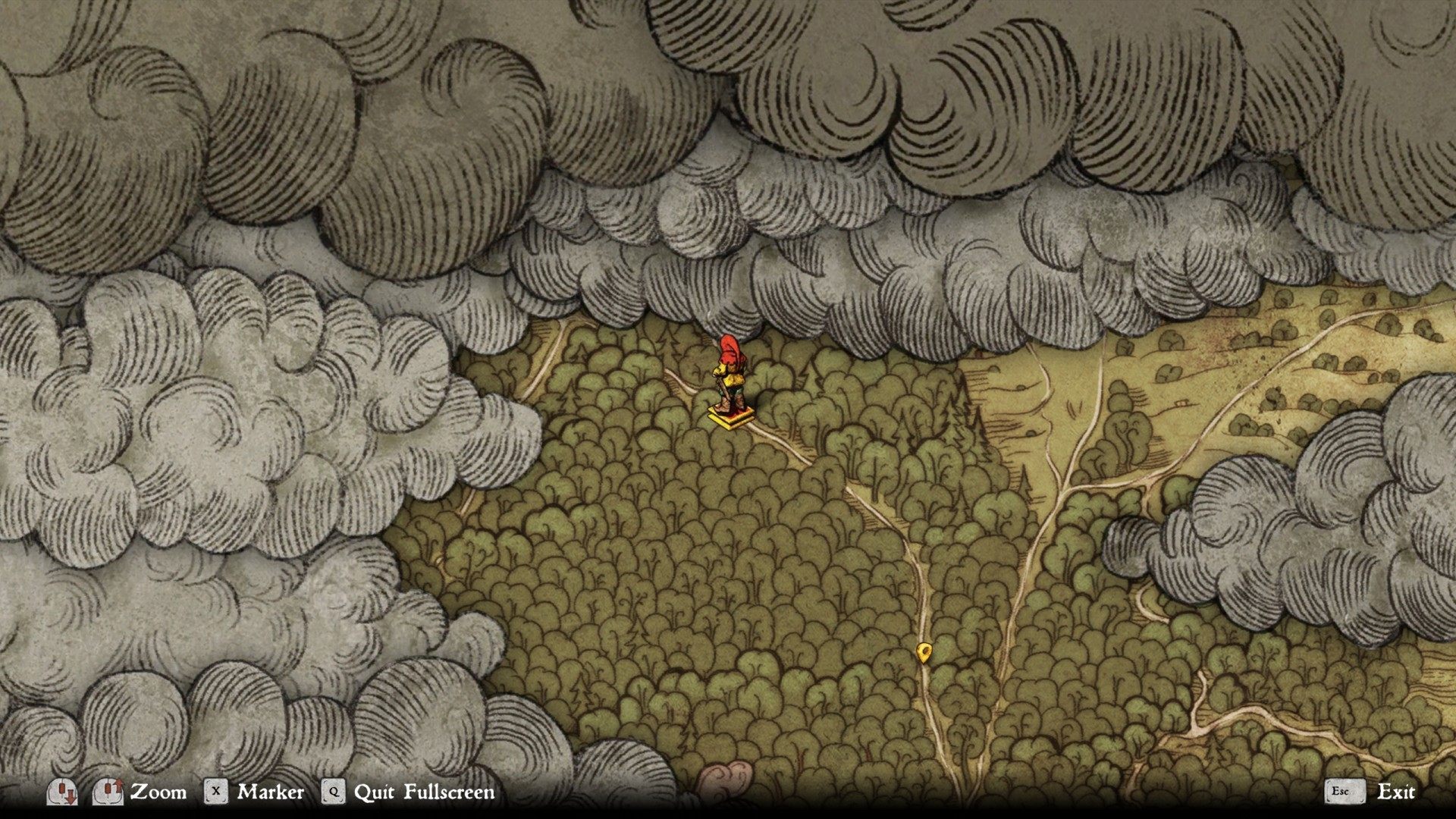Exit the map screen
The width and height of the screenshot is (1456, 819).
(1395, 792)
